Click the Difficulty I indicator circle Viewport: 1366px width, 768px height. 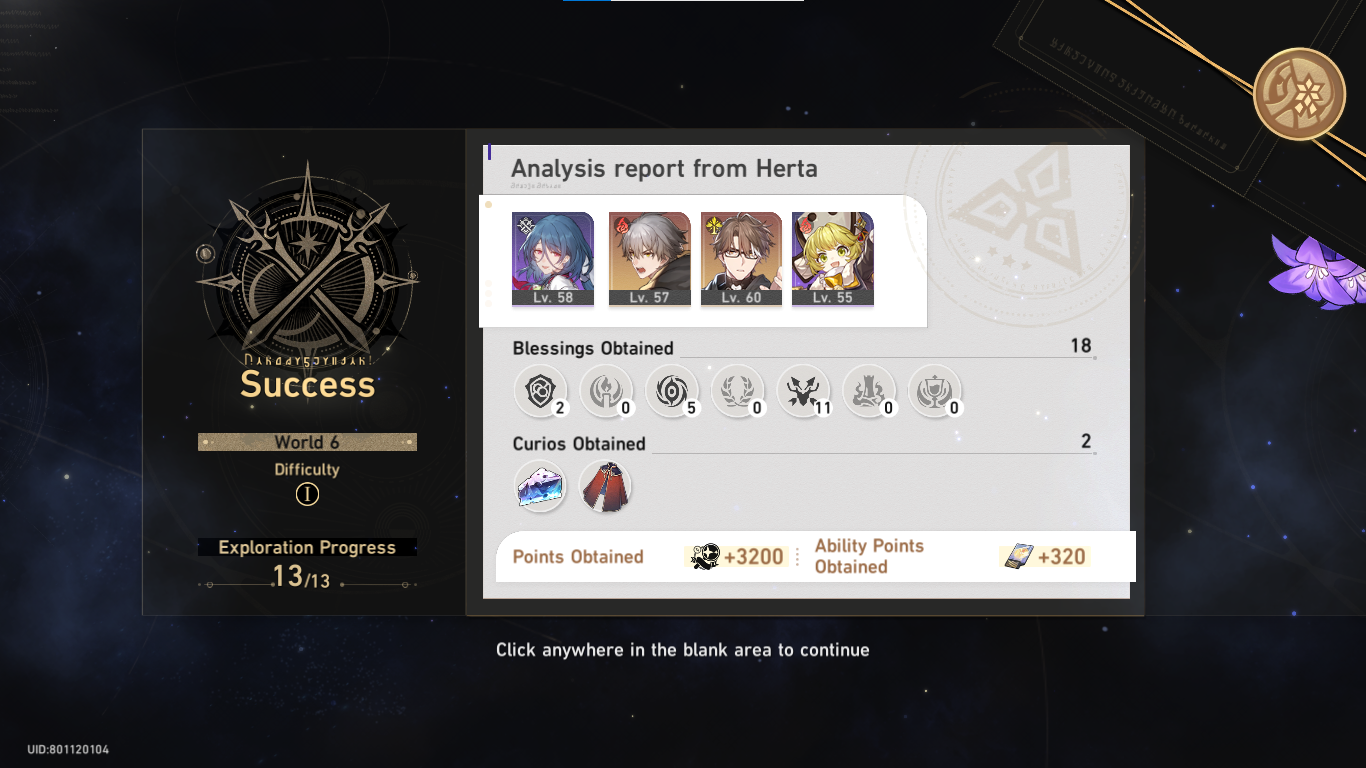click(x=307, y=493)
